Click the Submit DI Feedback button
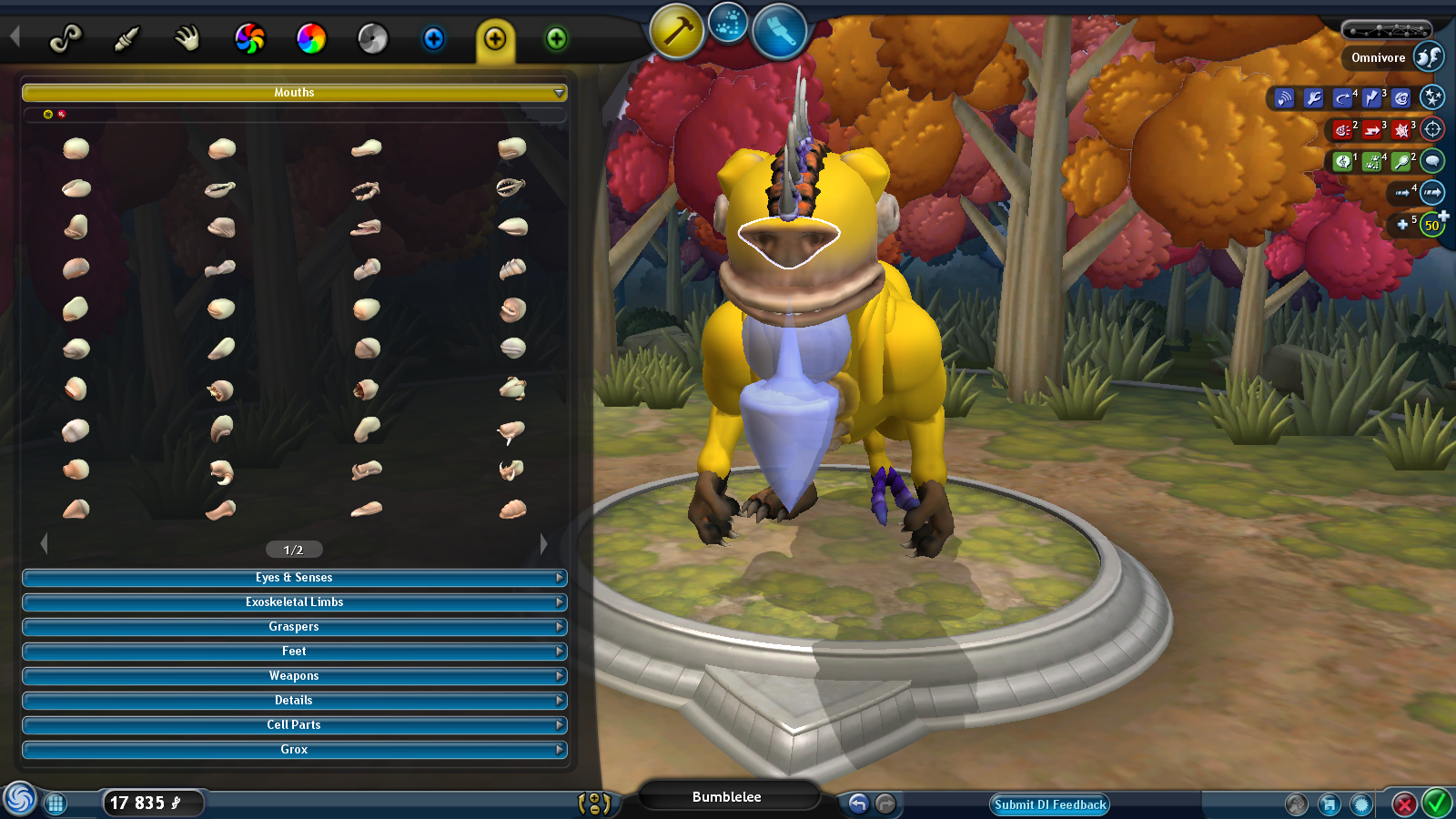Image resolution: width=1456 pixels, height=819 pixels. tap(1050, 804)
